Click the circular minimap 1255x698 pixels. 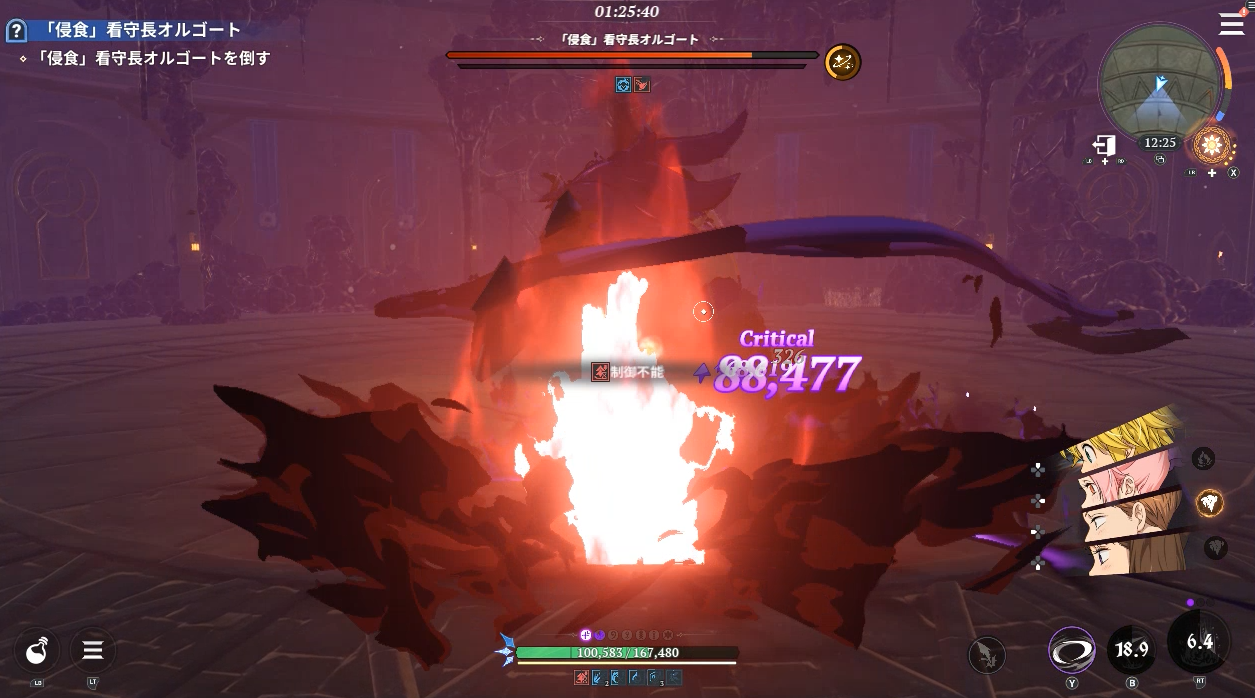click(x=1160, y=86)
